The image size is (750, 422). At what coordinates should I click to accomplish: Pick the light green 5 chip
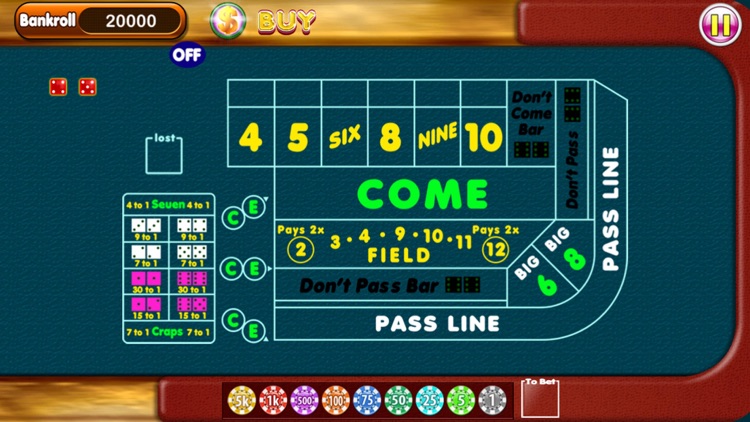[x=461, y=400]
